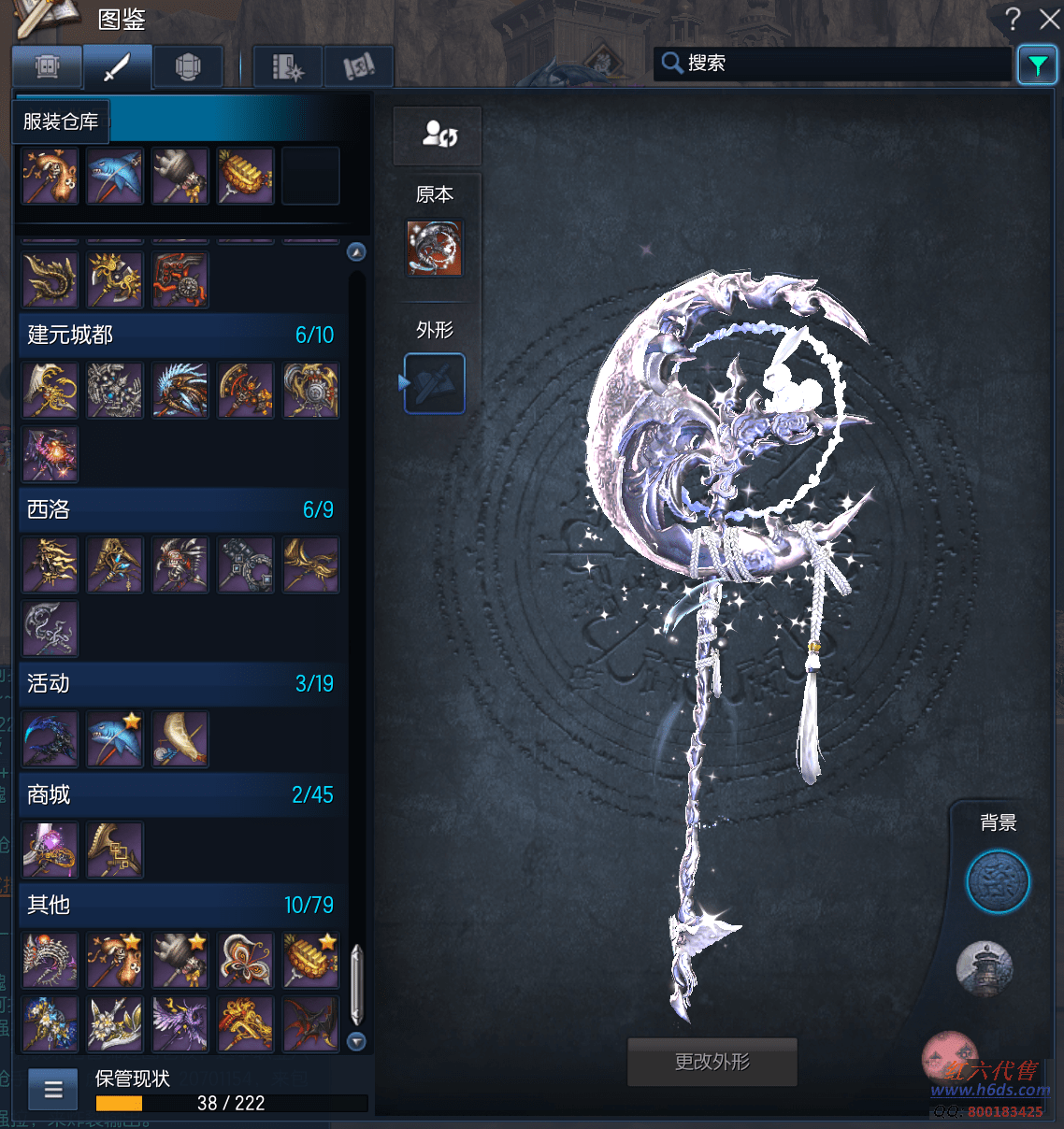This screenshot has width=1064, height=1129.
Task: Open the green filter funnel button
Action: 1037,64
